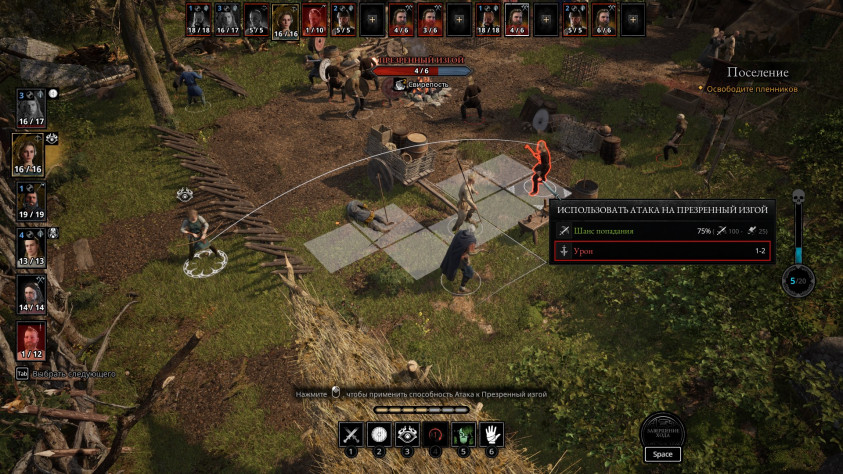Select the party member with 19 / 19 health
This screenshot has width=843, height=474.
30,197
